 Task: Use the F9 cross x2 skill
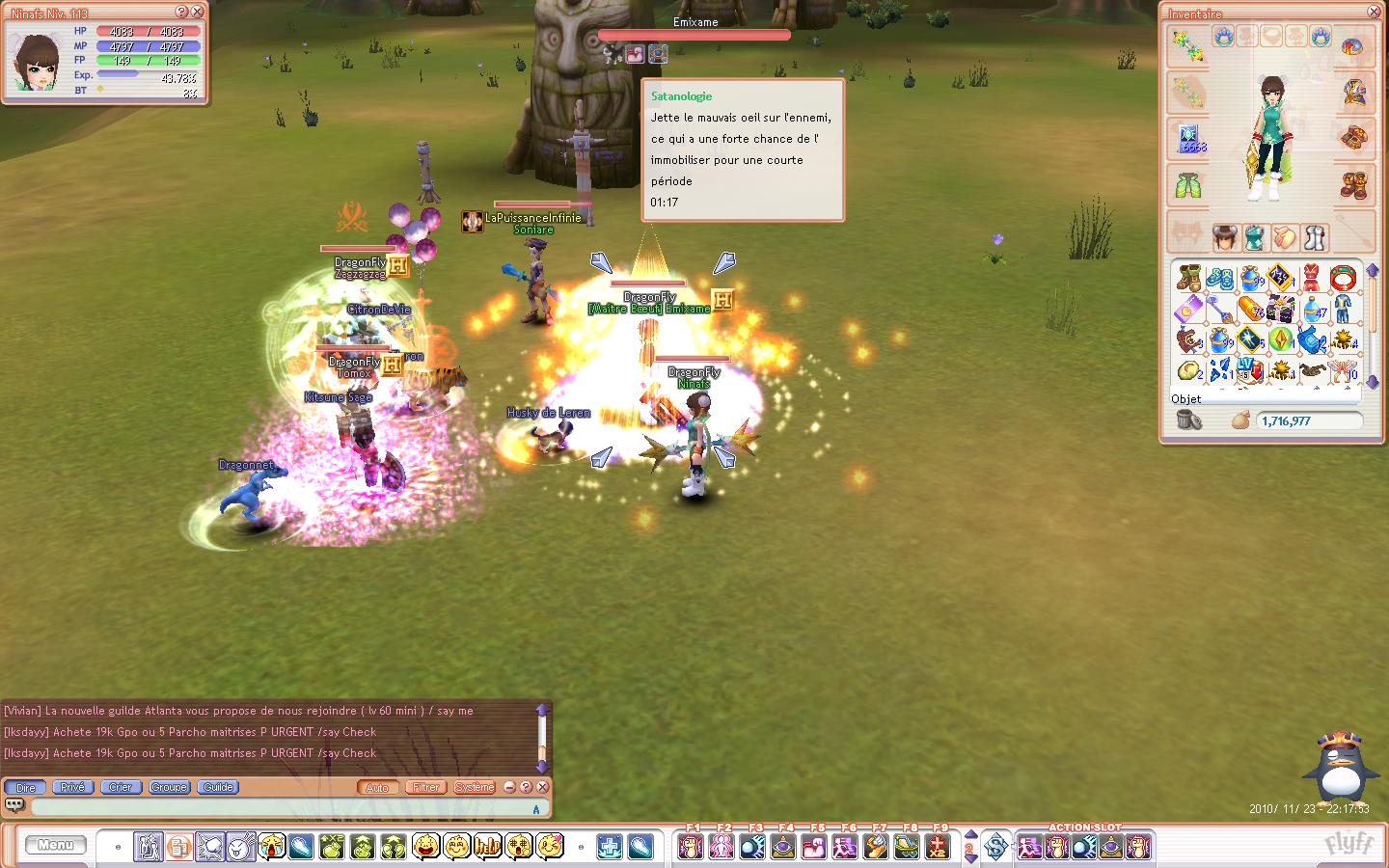point(938,847)
